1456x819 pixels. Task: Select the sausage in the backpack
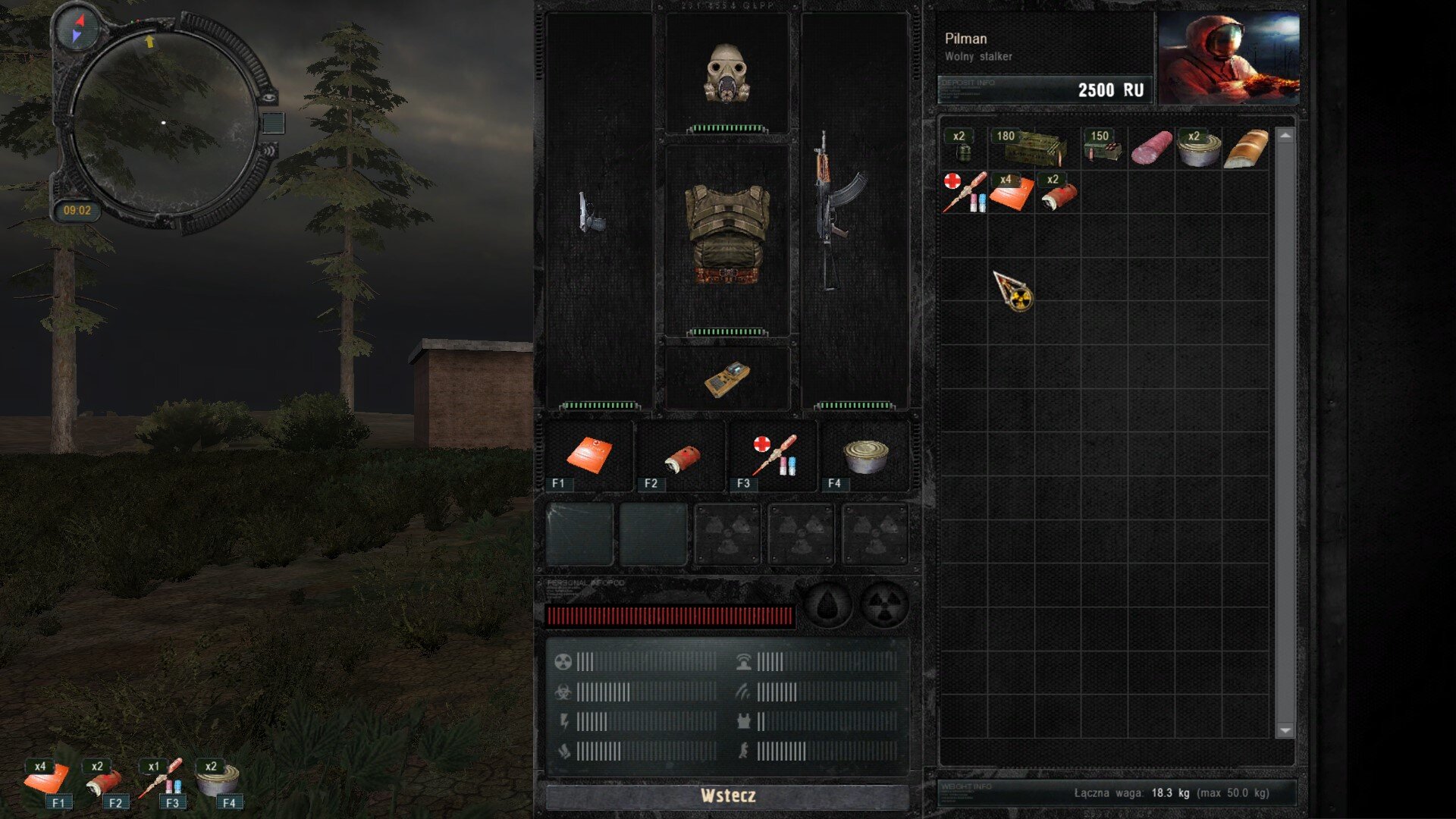click(x=1151, y=148)
